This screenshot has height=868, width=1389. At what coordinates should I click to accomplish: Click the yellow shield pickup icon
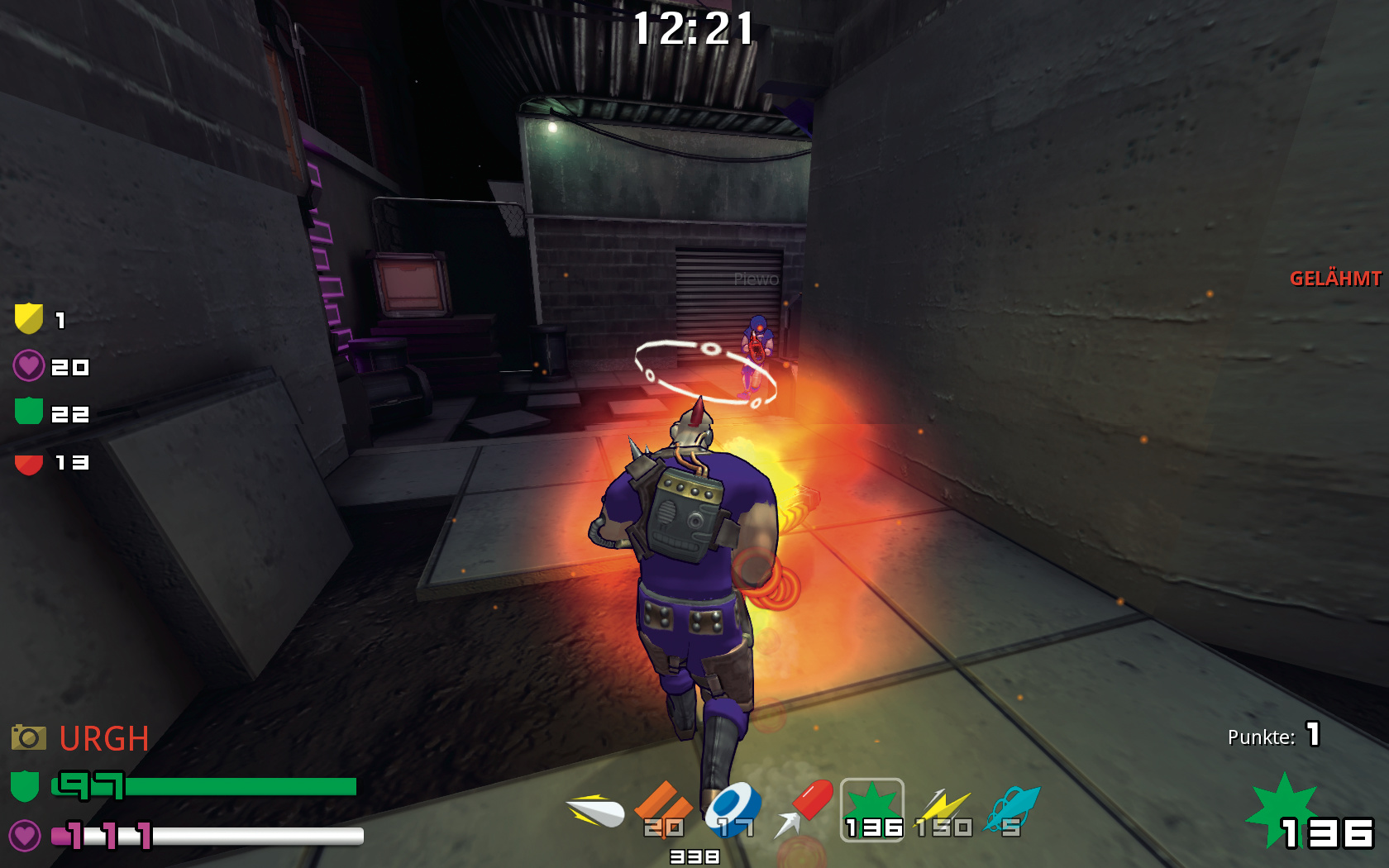click(29, 318)
